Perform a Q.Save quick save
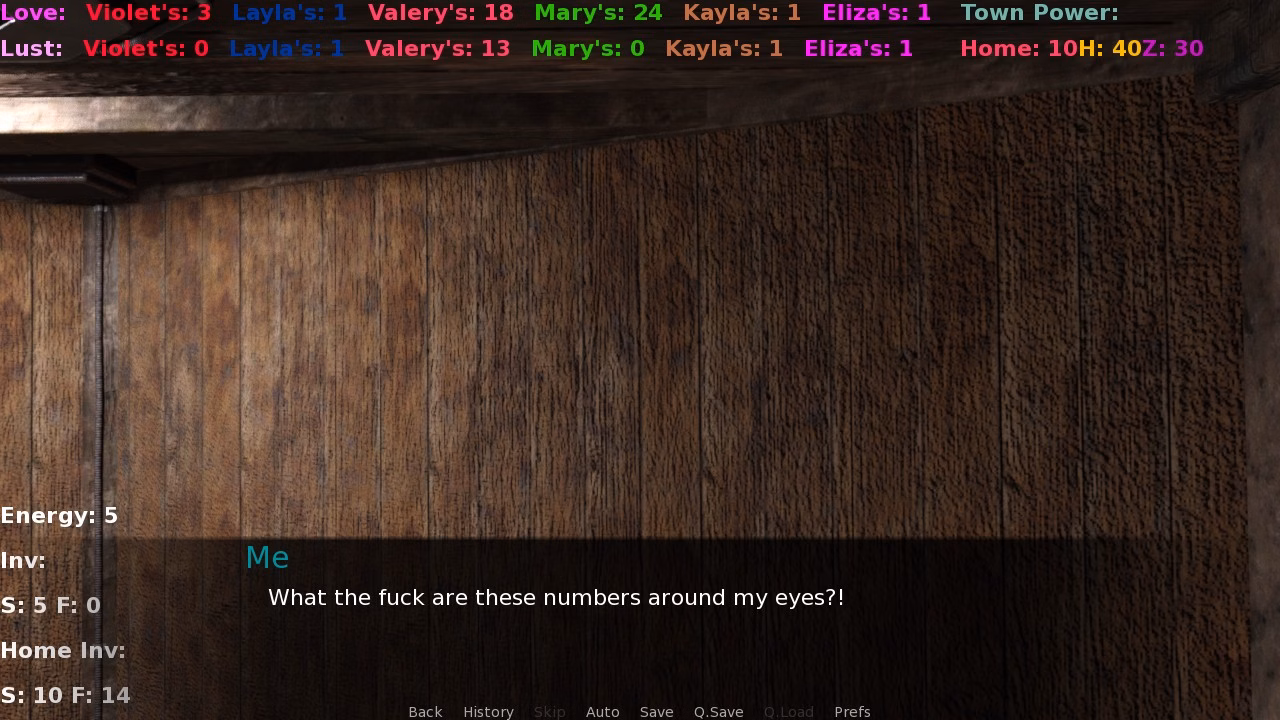Image resolution: width=1280 pixels, height=720 pixels. (x=719, y=711)
